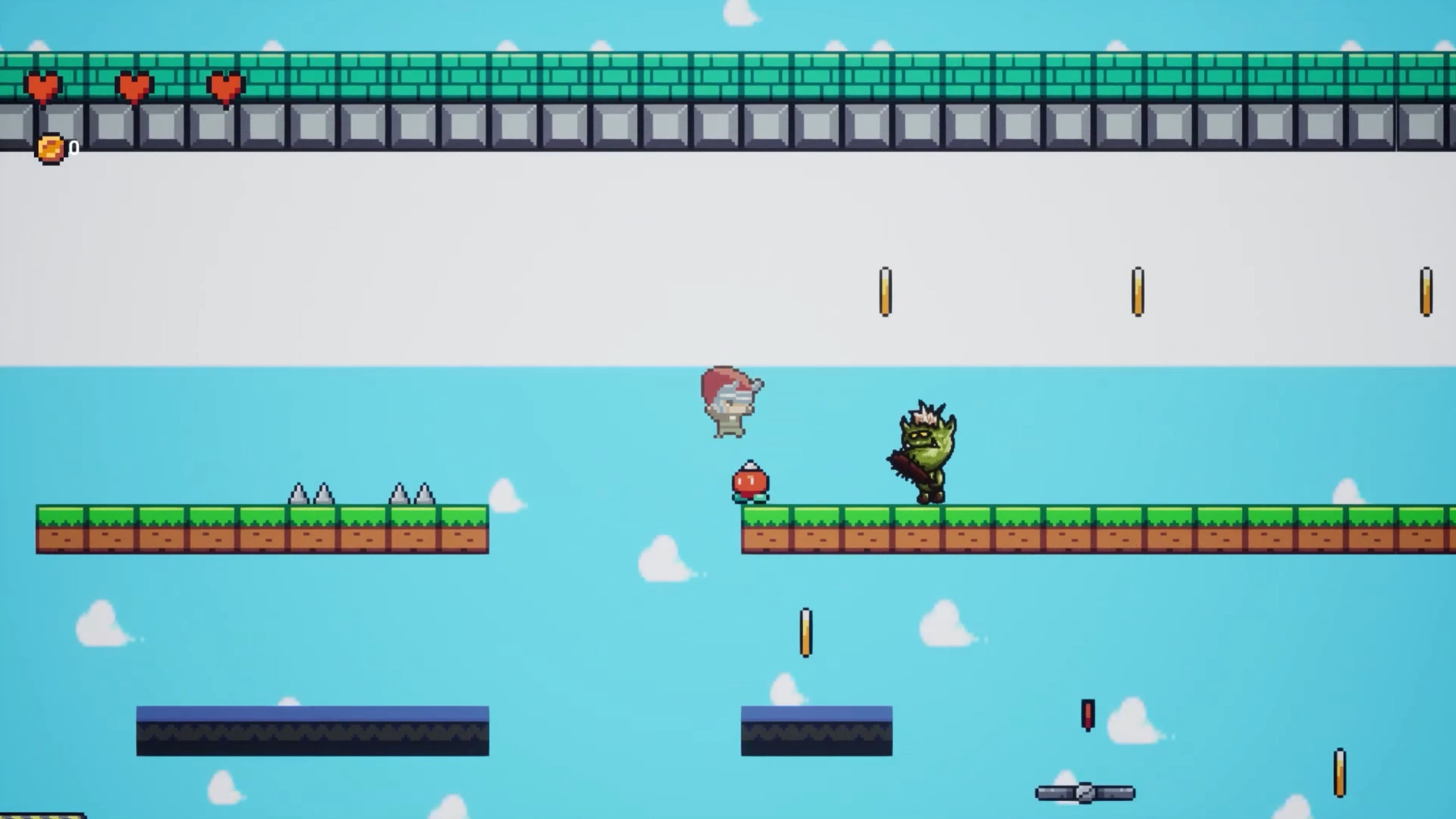Click the falling stick collectible below the platforms
Image resolution: width=1456 pixels, height=819 pixels.
pyautogui.click(x=805, y=633)
